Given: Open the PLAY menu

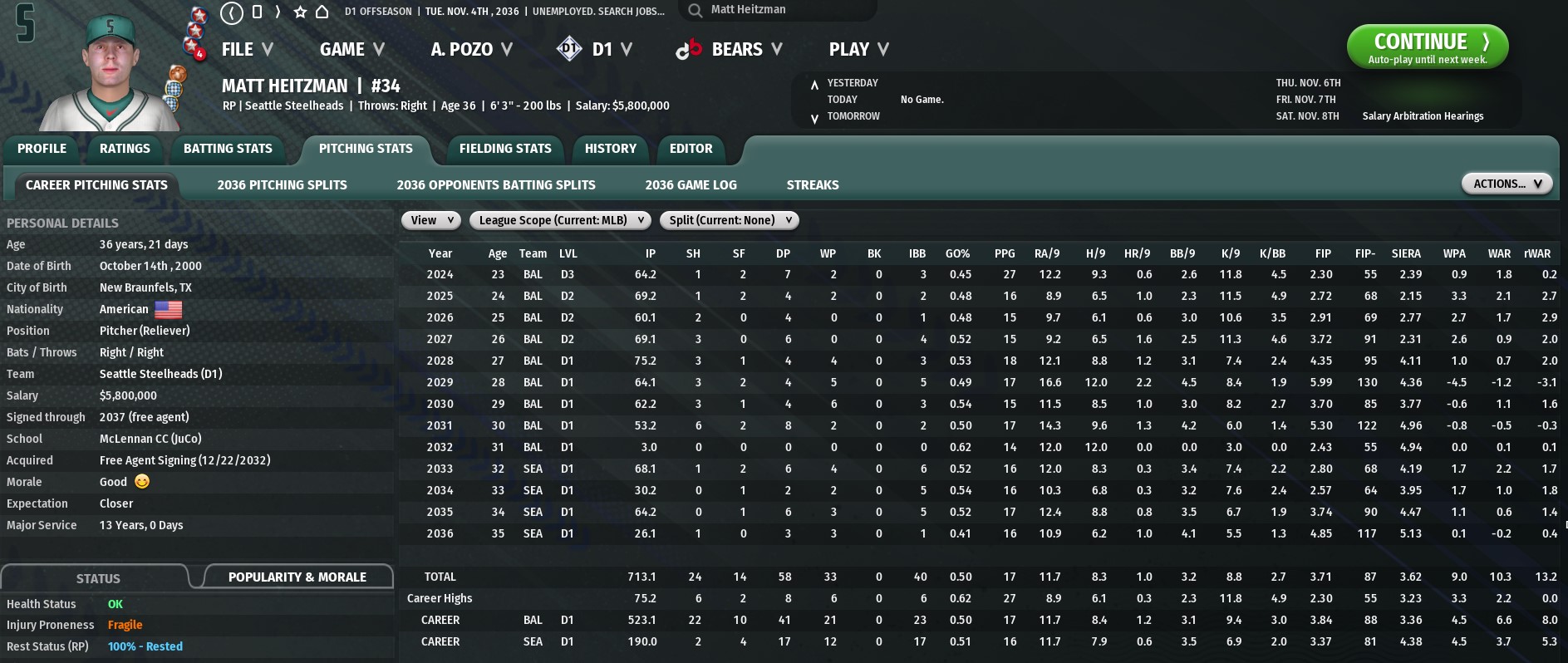Looking at the screenshot, I should [858, 50].
